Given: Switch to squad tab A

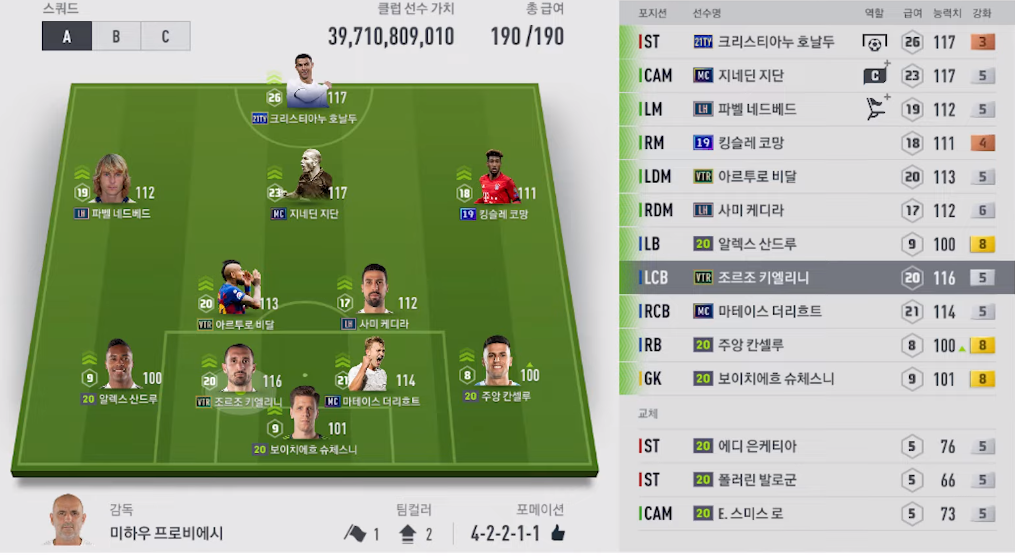Looking at the screenshot, I should (67, 37).
